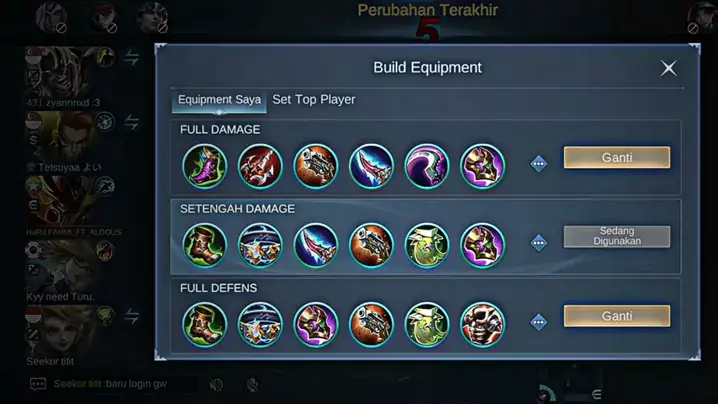This screenshot has width=718, height=404.
Task: Click the diamond icon in Full Defens row
Action: pos(539,322)
